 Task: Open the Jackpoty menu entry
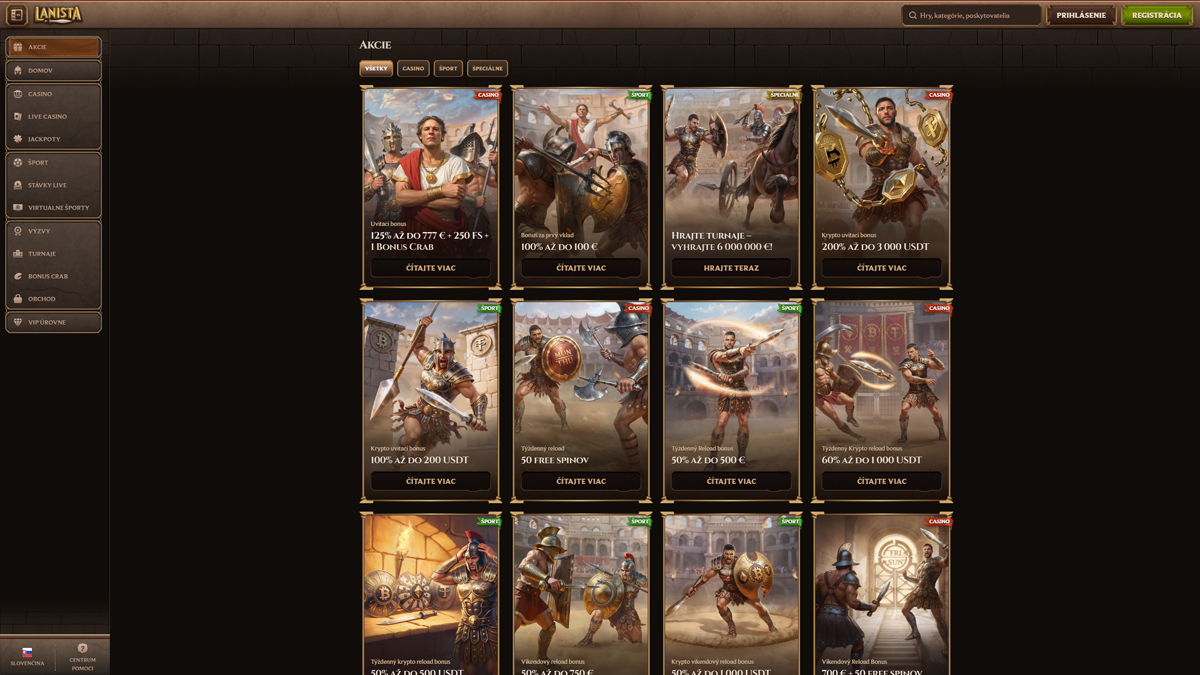pyautogui.click(x=53, y=139)
